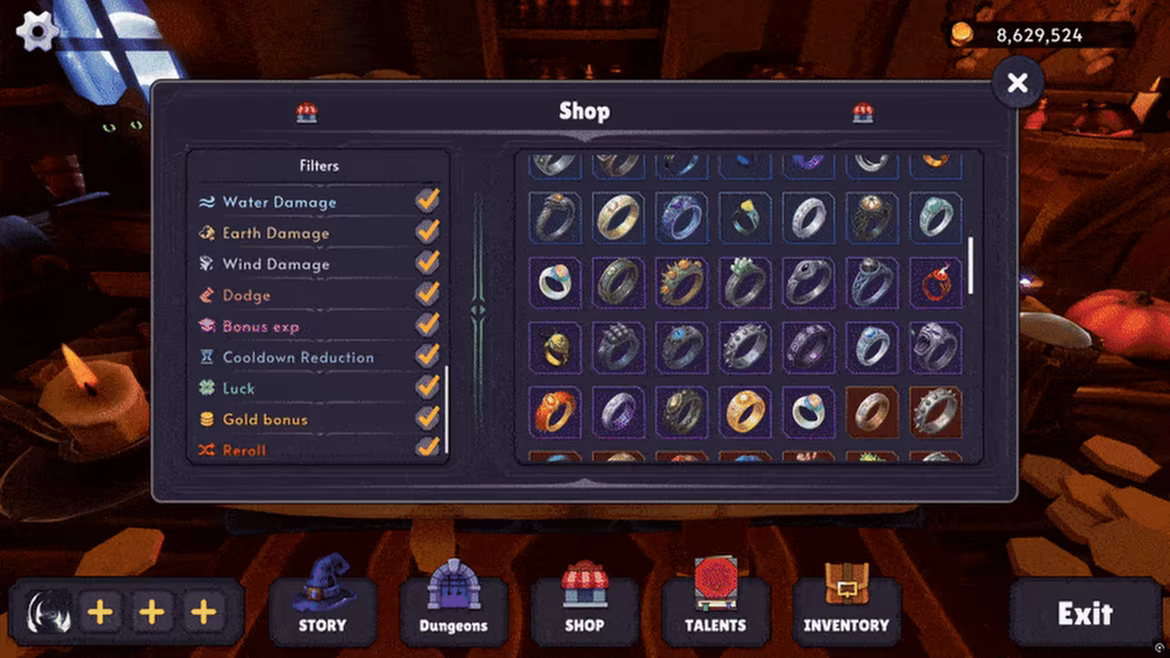Select the character portrait slot

[49, 612]
